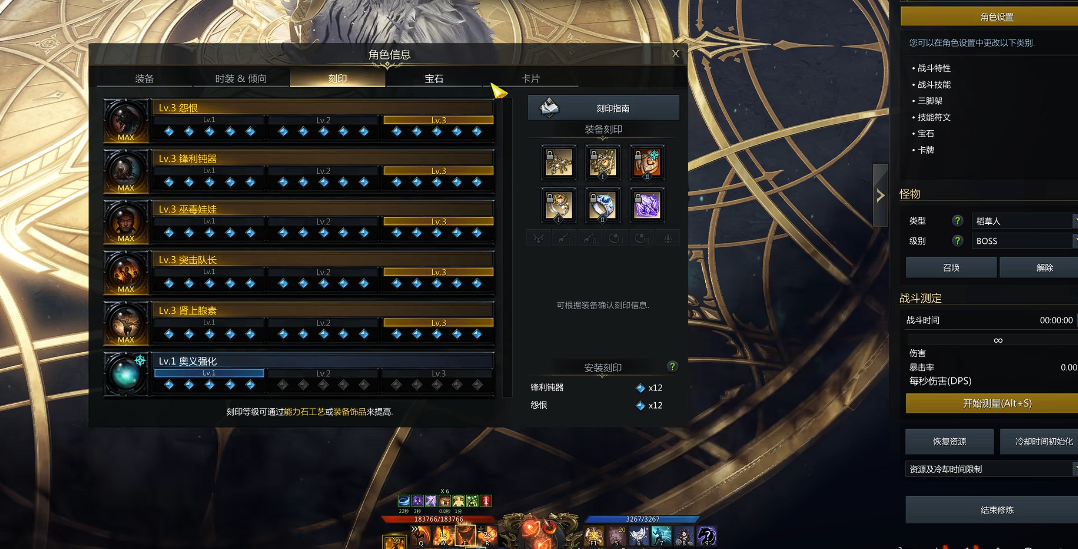Switch to the 装备 equipment tab
The image size is (1078, 549).
pyautogui.click(x=144, y=78)
